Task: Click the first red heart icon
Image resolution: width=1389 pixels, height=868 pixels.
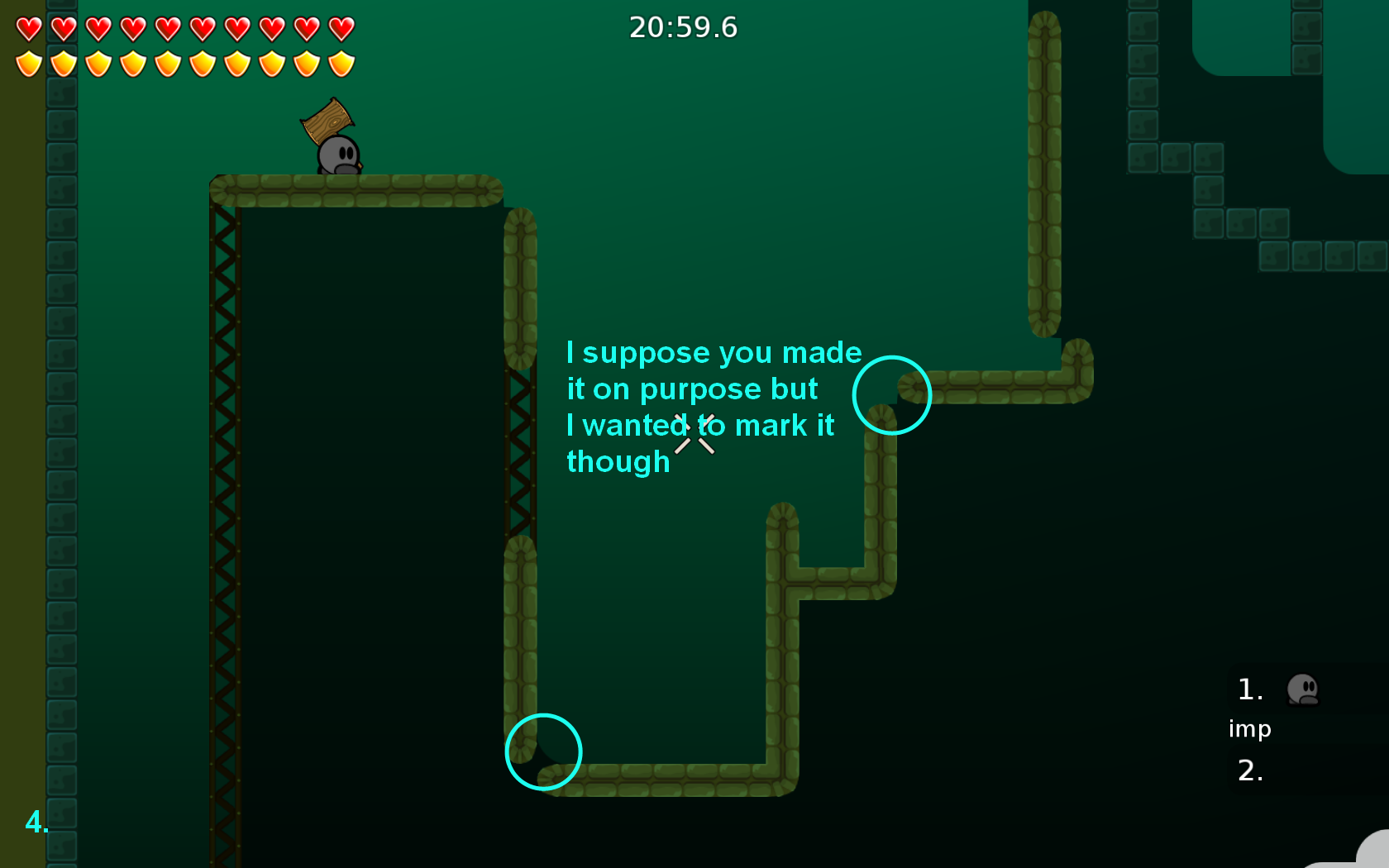Action: (x=27, y=27)
